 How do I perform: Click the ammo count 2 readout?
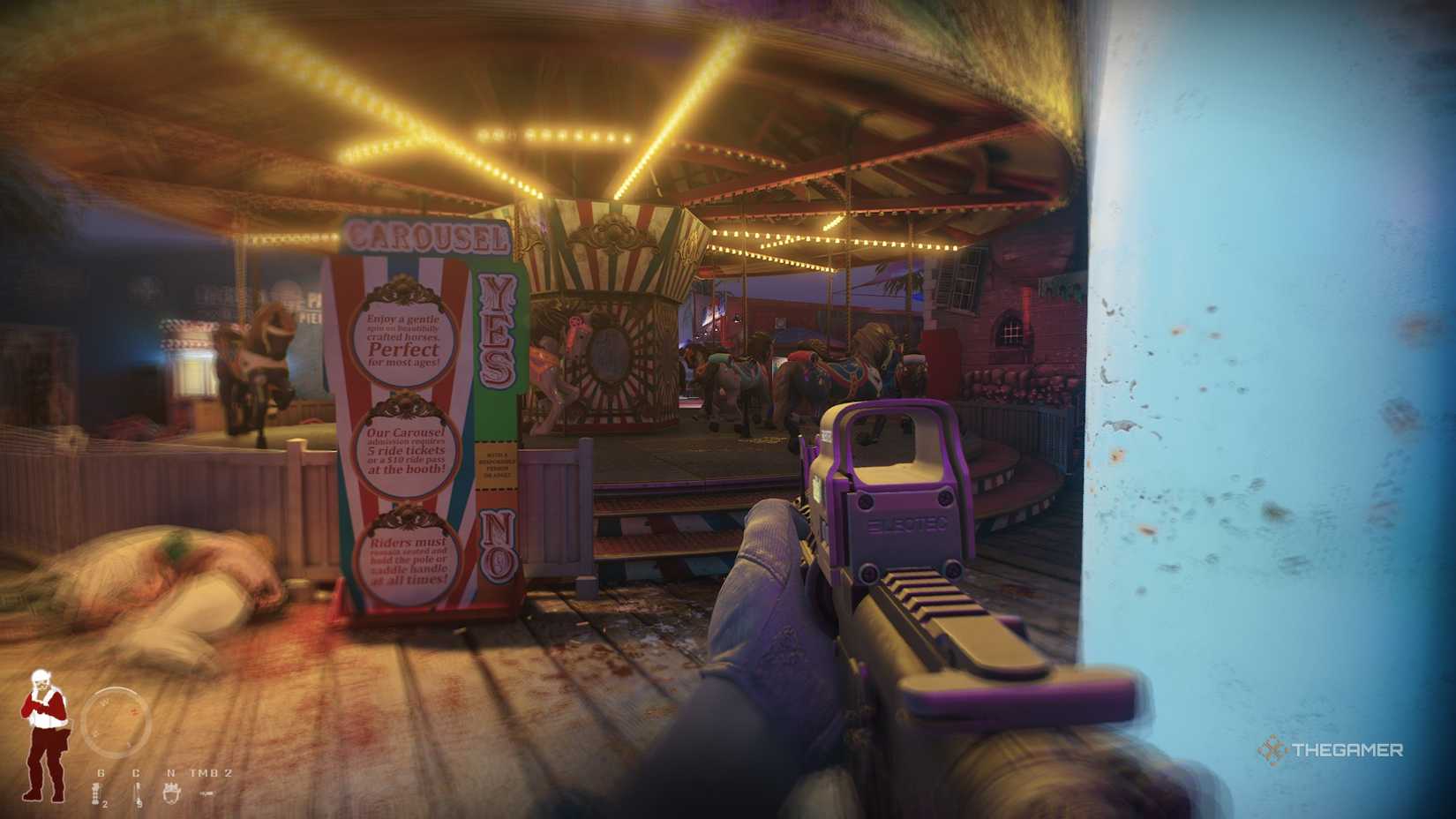pyautogui.click(x=104, y=805)
